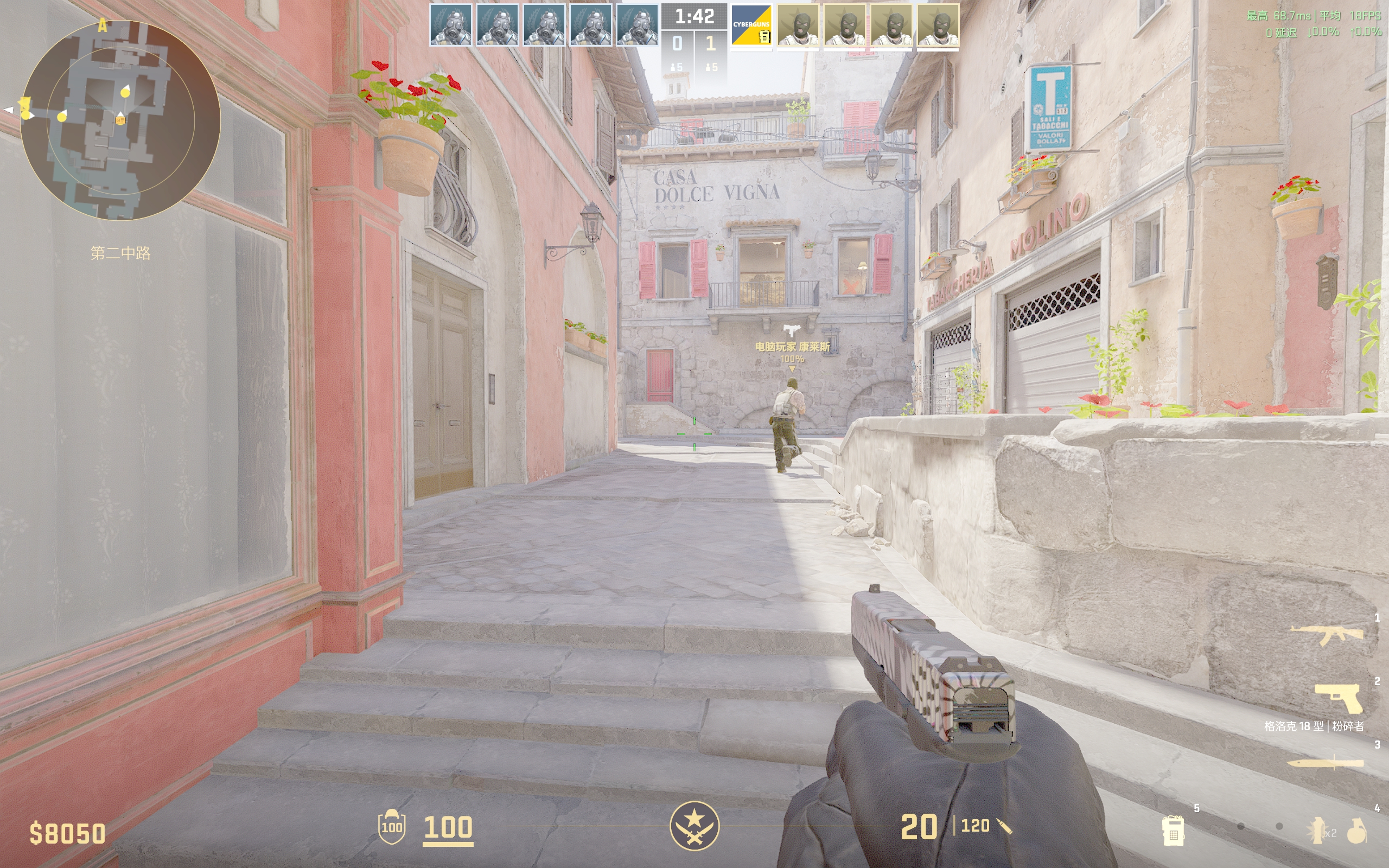Select the AK-47 rifle slot
This screenshot has width=1389, height=868.
point(1327,634)
